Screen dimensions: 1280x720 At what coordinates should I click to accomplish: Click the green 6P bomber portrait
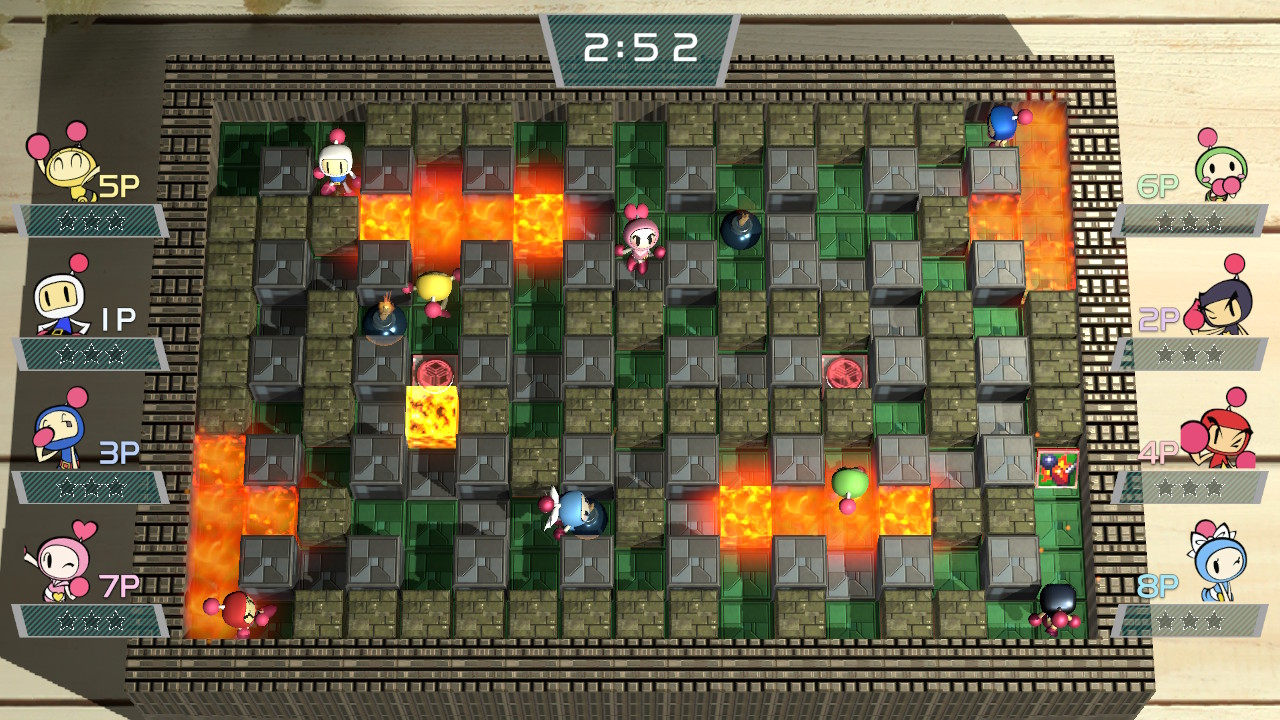click(1220, 170)
